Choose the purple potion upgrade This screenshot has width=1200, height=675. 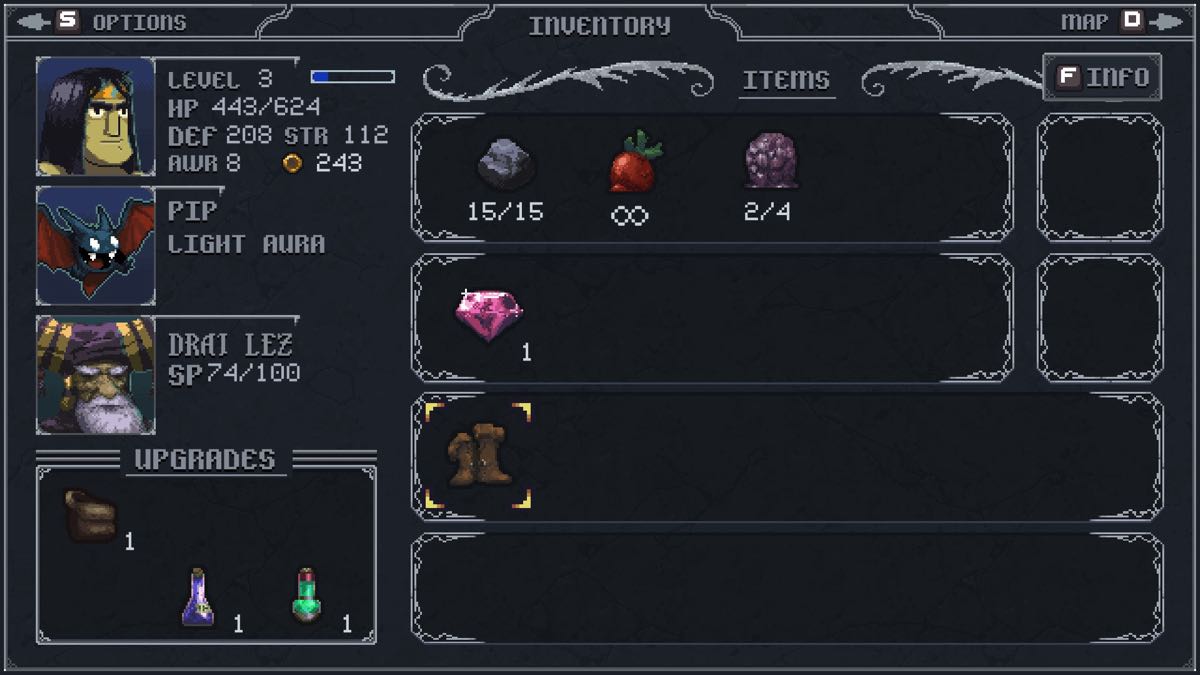pos(198,597)
